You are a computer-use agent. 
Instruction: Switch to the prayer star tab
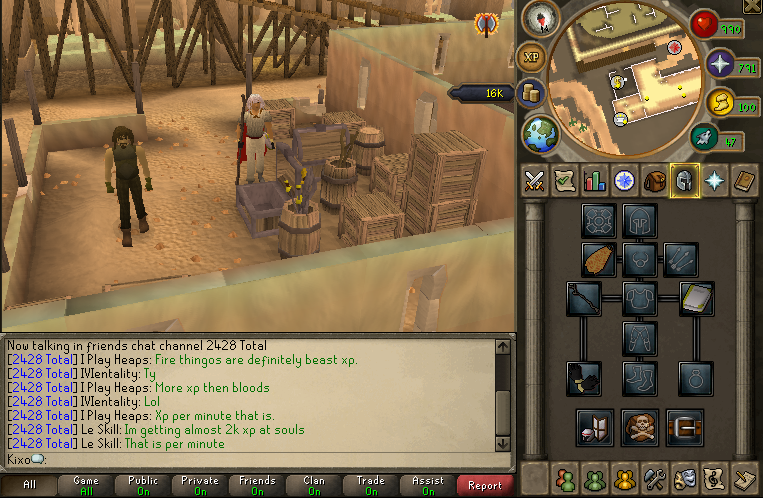pos(714,181)
